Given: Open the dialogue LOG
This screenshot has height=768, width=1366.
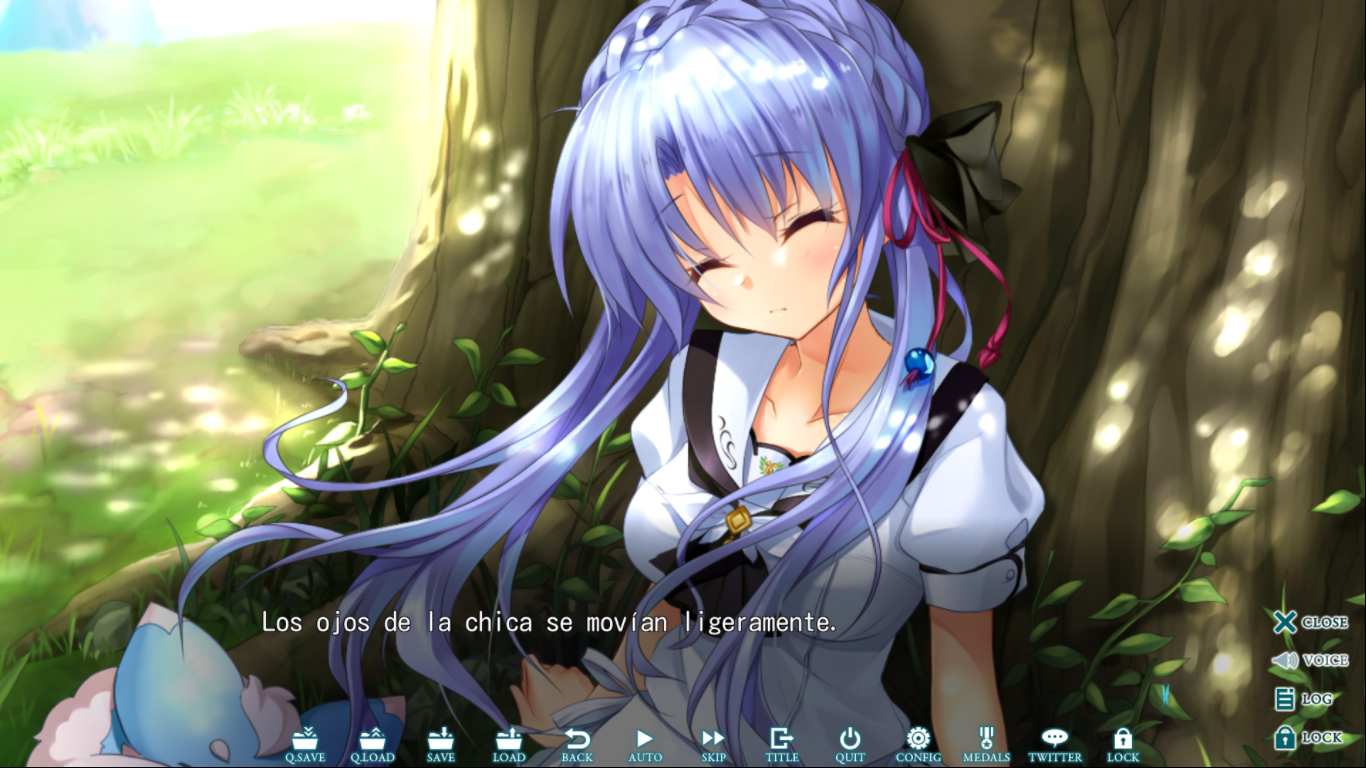Looking at the screenshot, I should pos(1304,699).
